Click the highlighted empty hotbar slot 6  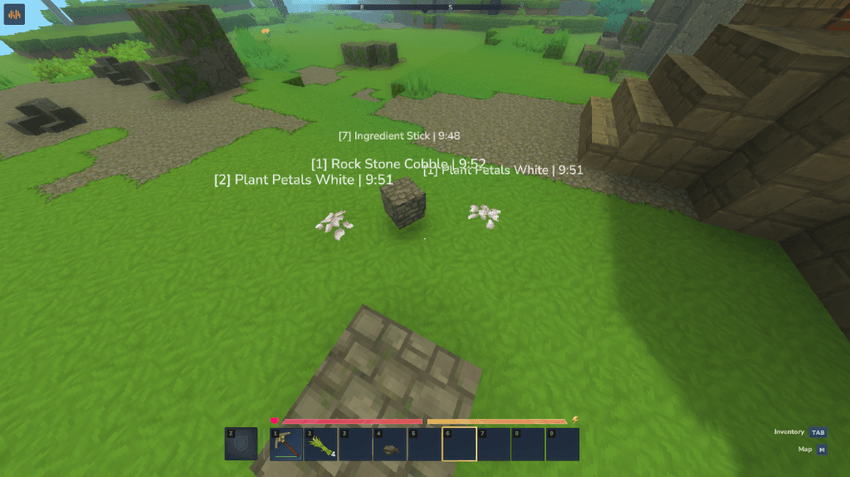pos(459,444)
